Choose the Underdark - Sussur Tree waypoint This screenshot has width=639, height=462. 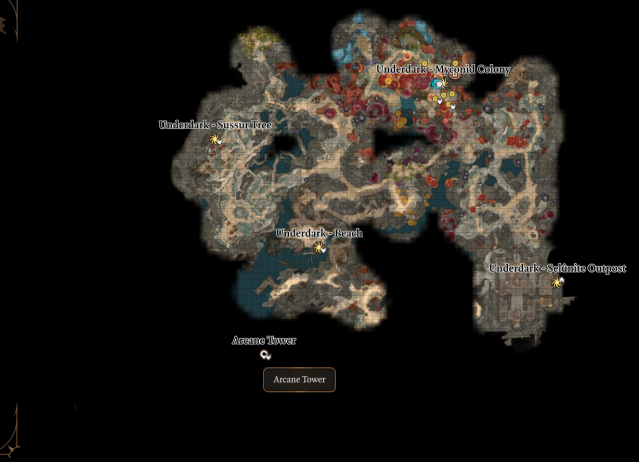click(x=214, y=140)
